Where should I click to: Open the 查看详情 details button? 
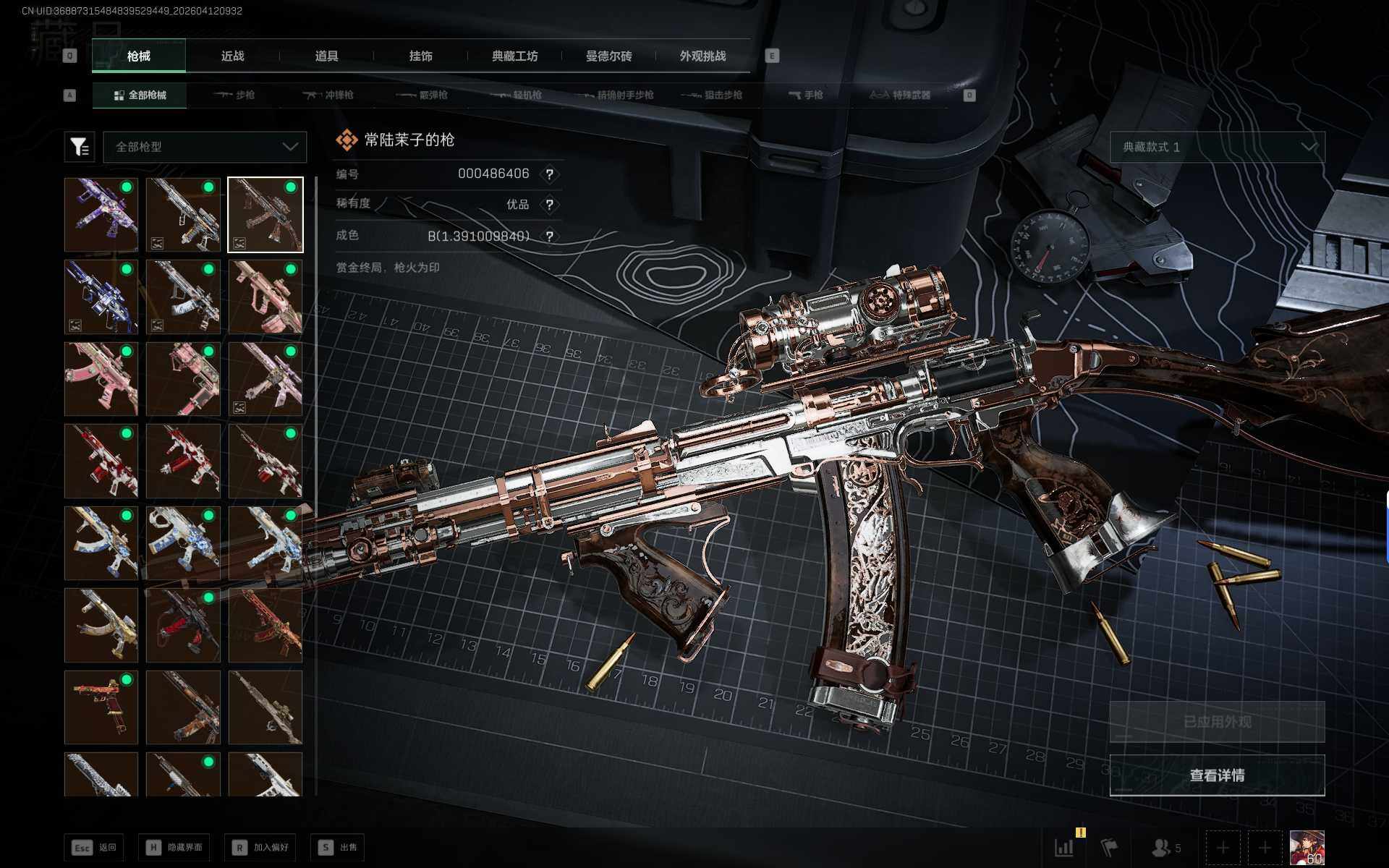1217,775
